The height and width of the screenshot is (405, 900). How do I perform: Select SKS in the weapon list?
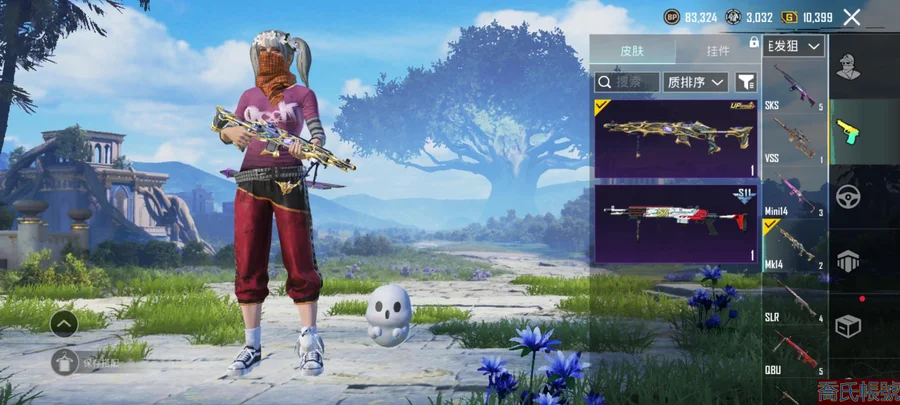pyautogui.click(x=795, y=86)
